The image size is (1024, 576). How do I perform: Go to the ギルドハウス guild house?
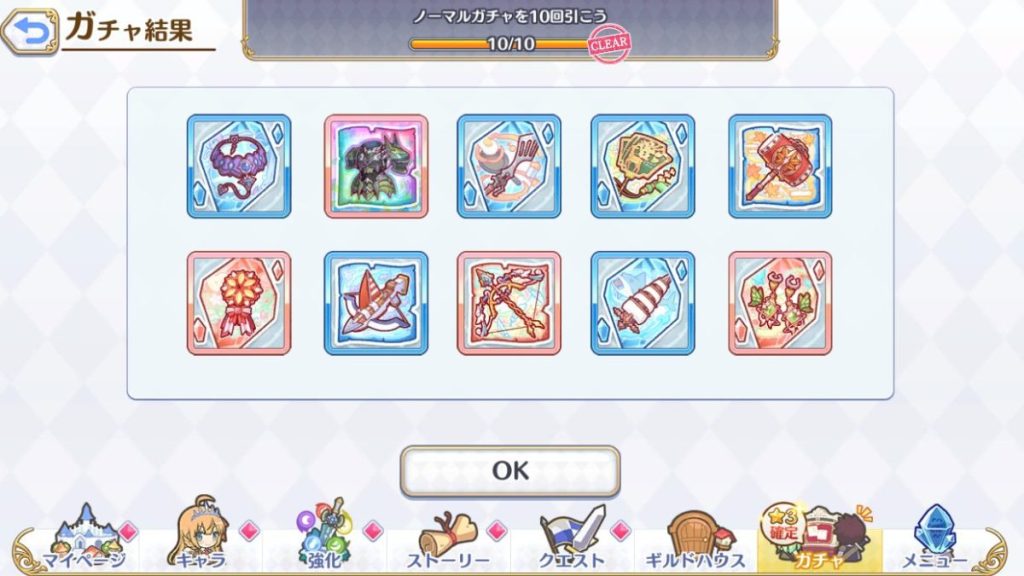coord(697,540)
